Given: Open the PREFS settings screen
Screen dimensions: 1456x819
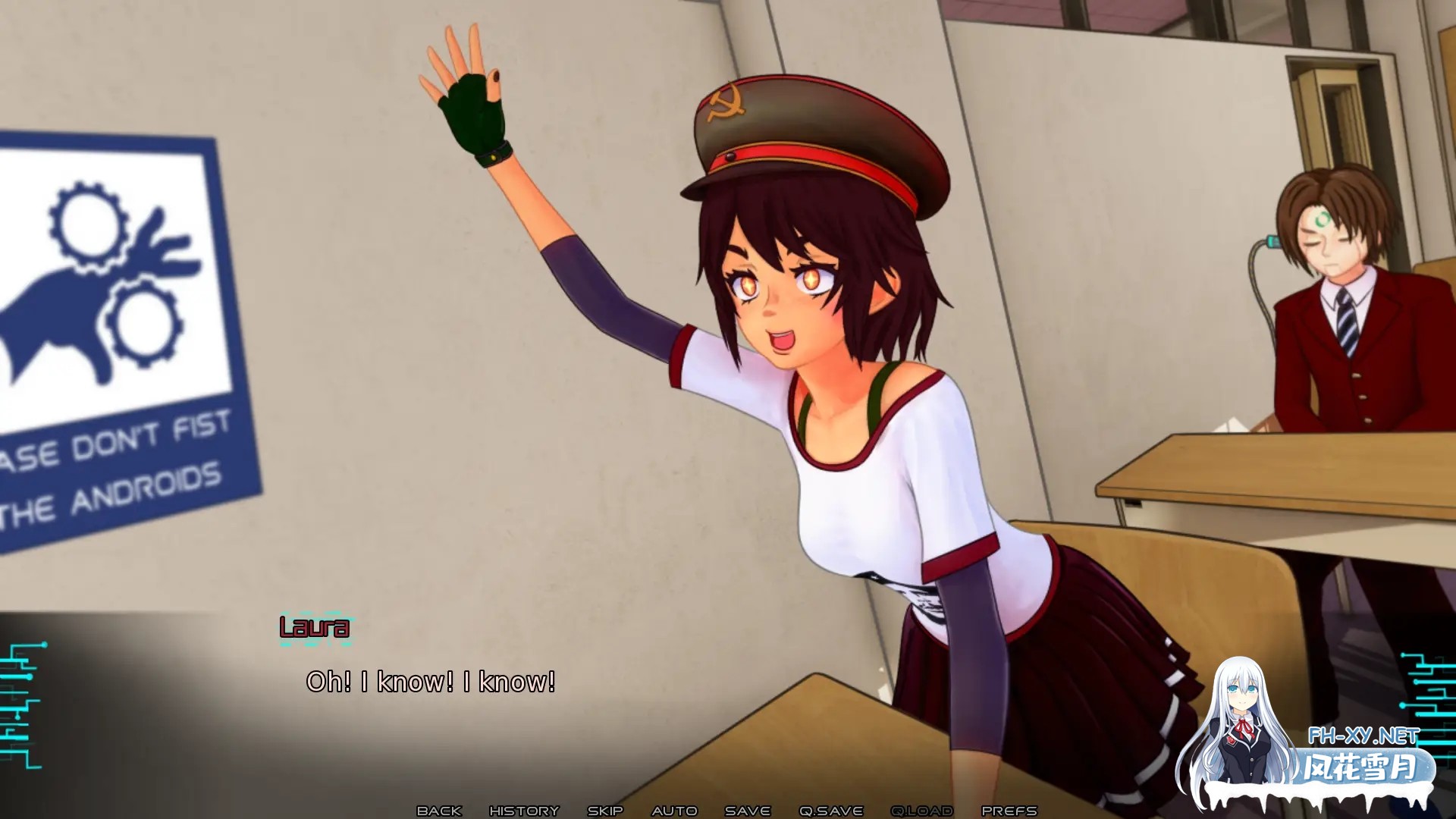Looking at the screenshot, I should (x=1009, y=811).
